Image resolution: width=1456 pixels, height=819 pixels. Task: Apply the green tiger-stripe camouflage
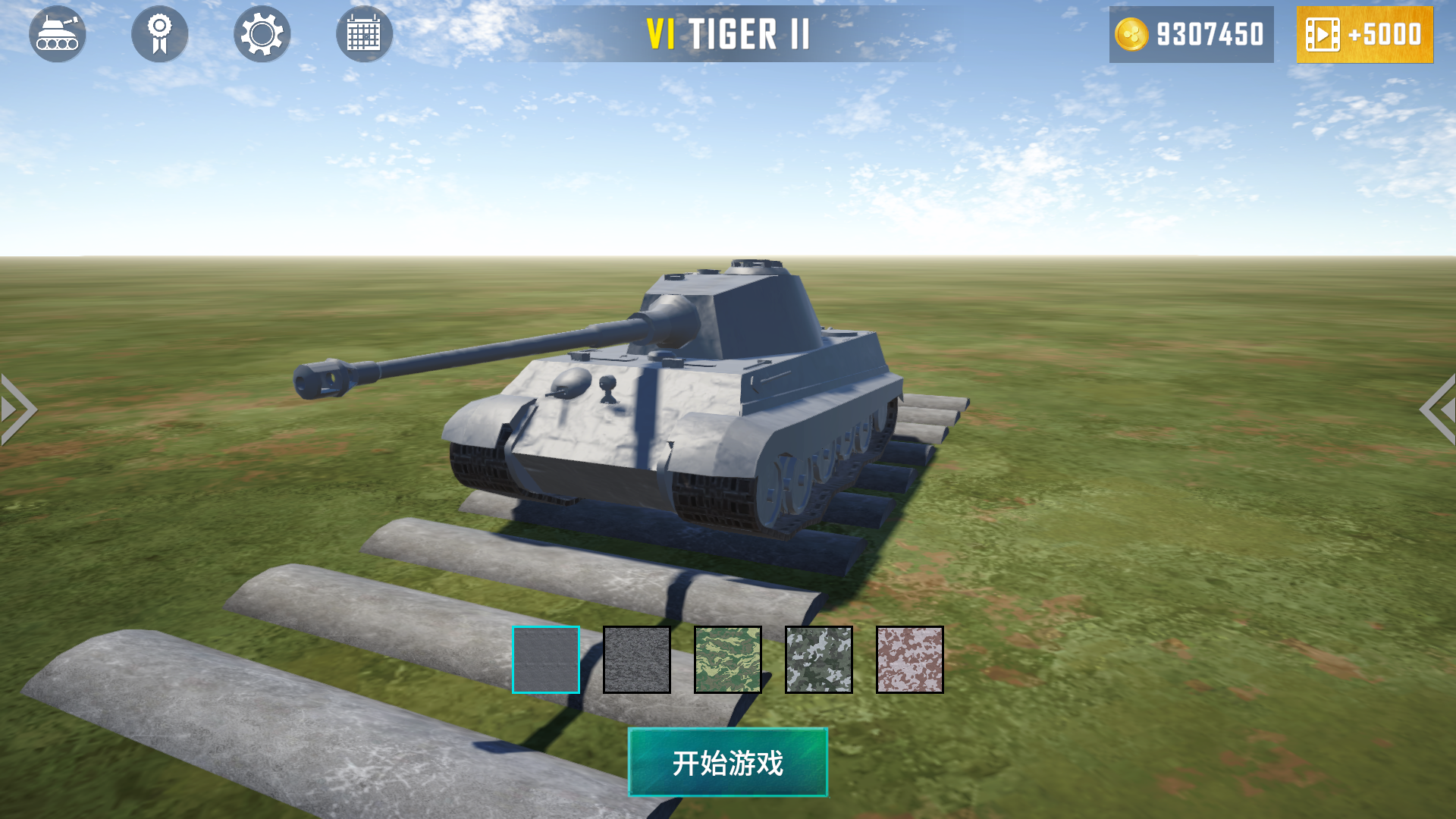tap(727, 659)
